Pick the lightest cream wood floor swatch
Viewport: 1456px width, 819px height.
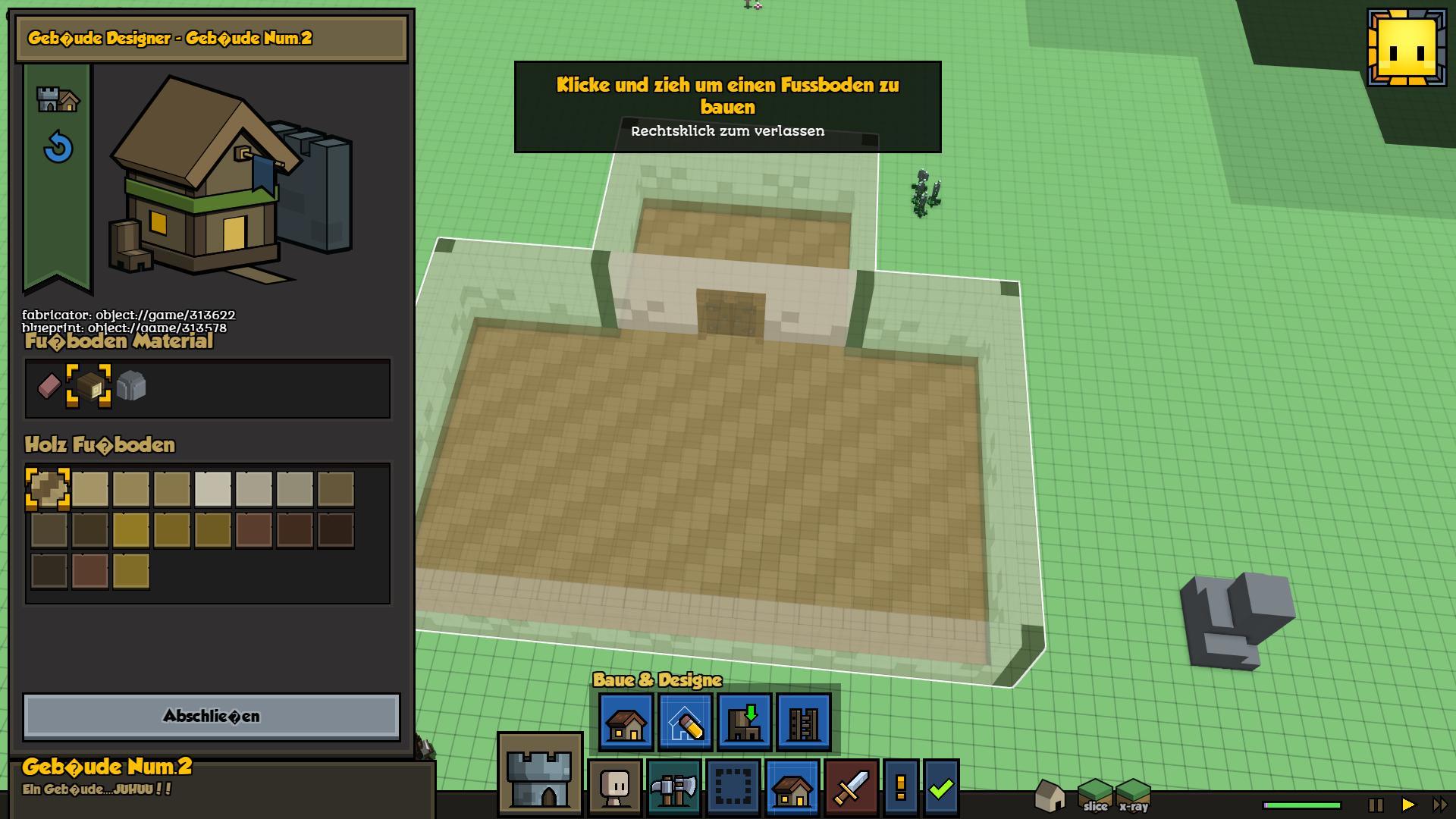click(x=213, y=489)
